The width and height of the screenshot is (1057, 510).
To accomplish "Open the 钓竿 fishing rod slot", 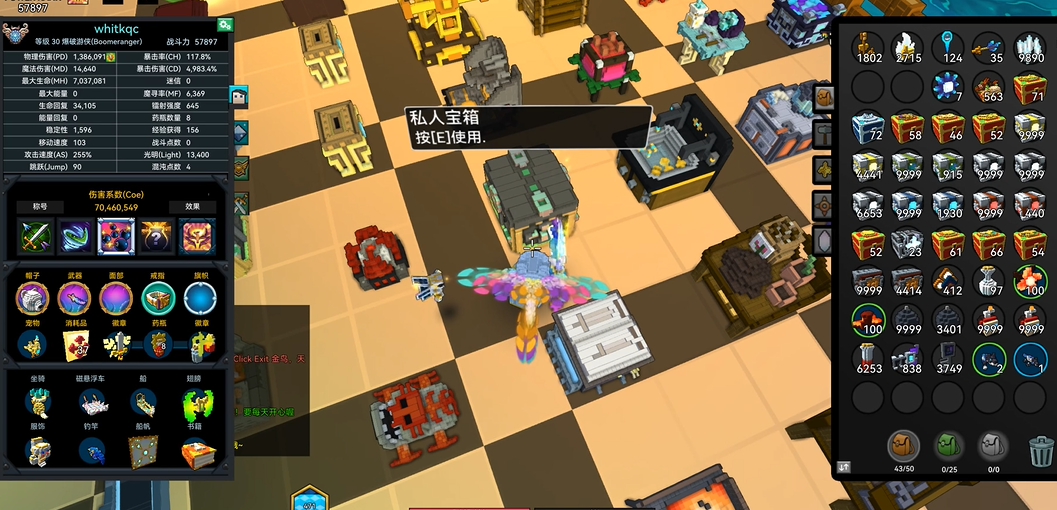I will click(x=91, y=452).
